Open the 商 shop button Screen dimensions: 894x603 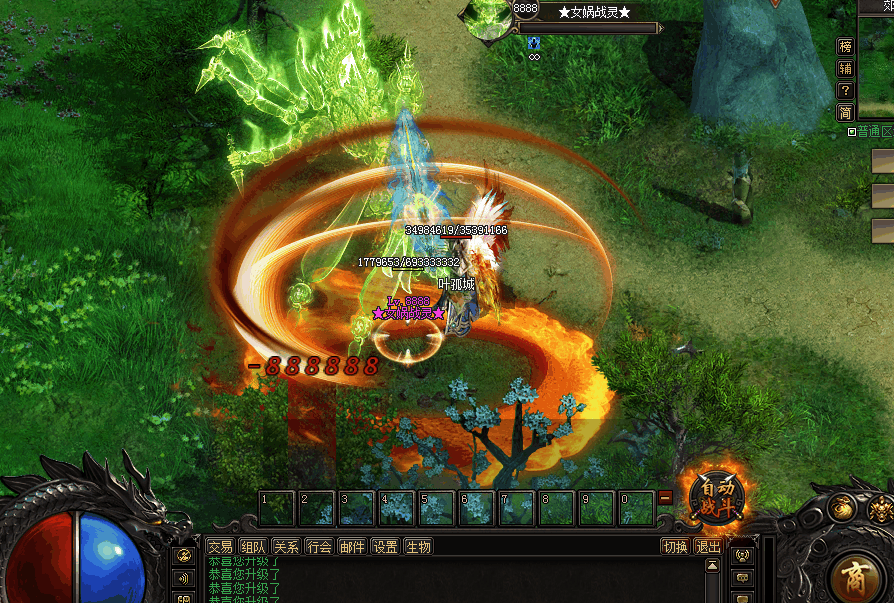(858, 579)
